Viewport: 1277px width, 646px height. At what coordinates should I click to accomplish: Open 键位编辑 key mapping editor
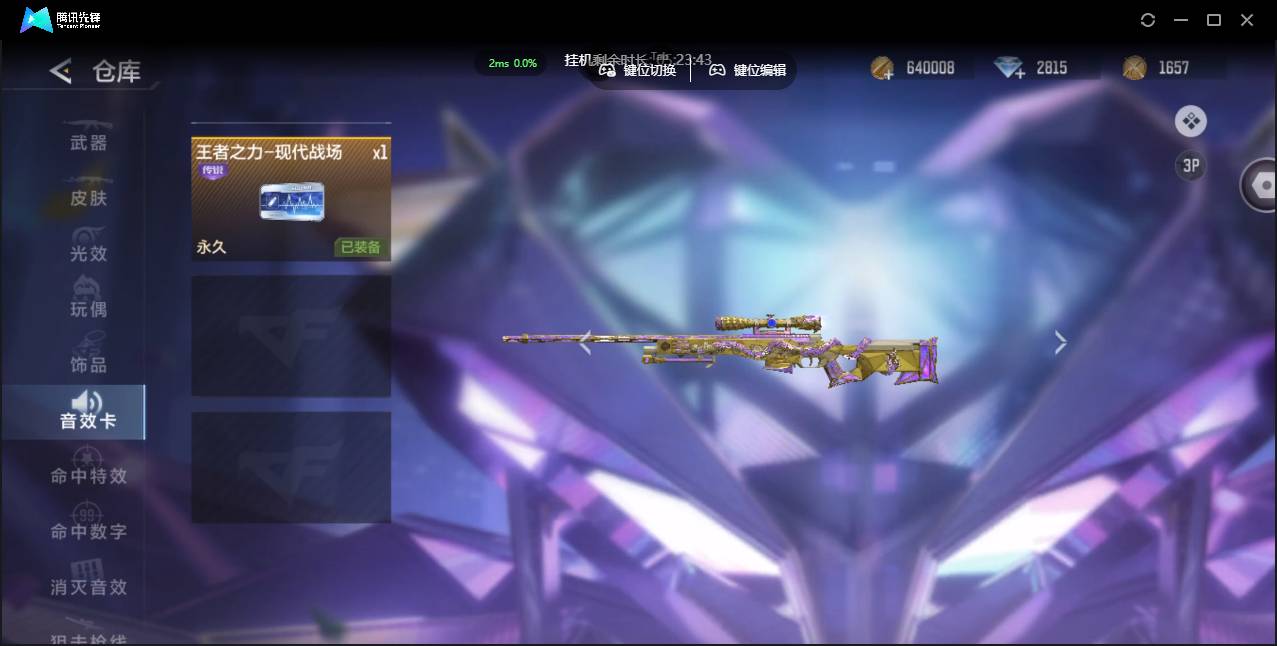[x=748, y=70]
